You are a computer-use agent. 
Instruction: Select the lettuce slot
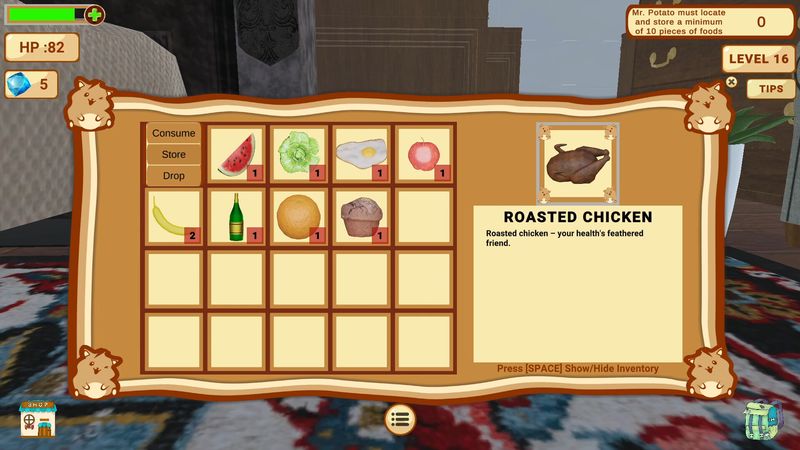tap(299, 154)
